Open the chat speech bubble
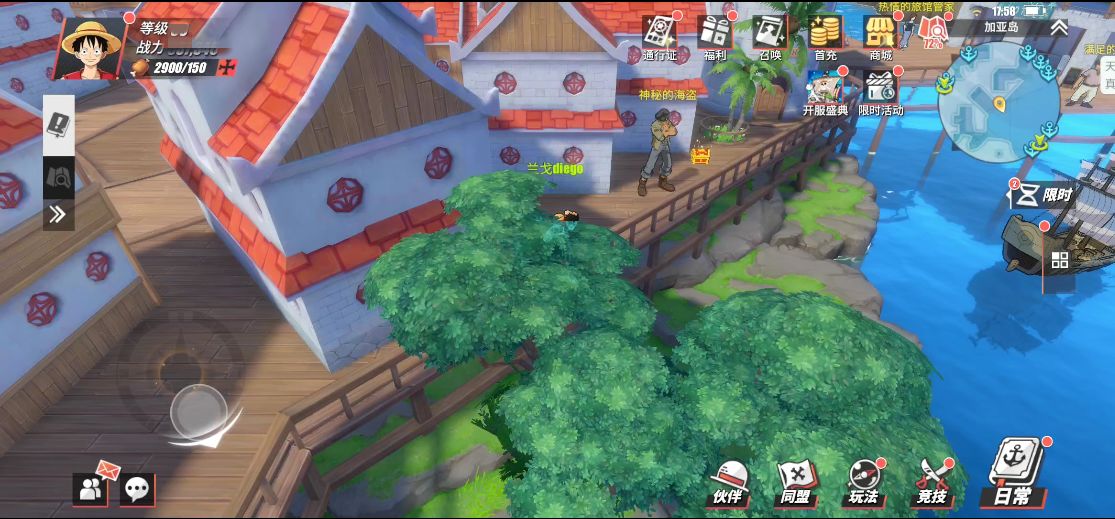Screen dimensions: 1115x519 (x=138, y=489)
